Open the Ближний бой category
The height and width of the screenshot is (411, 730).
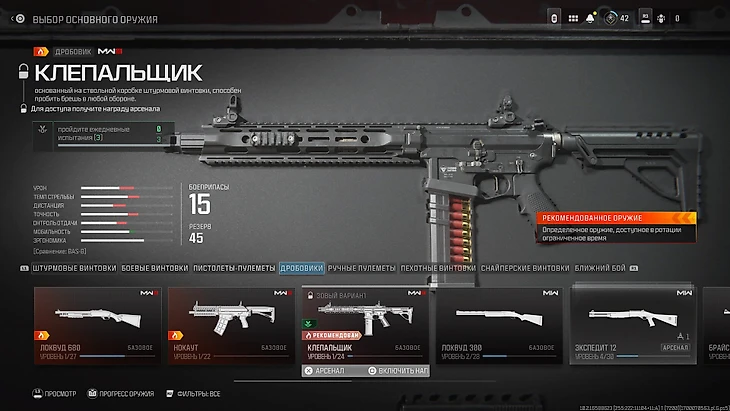click(x=598, y=268)
